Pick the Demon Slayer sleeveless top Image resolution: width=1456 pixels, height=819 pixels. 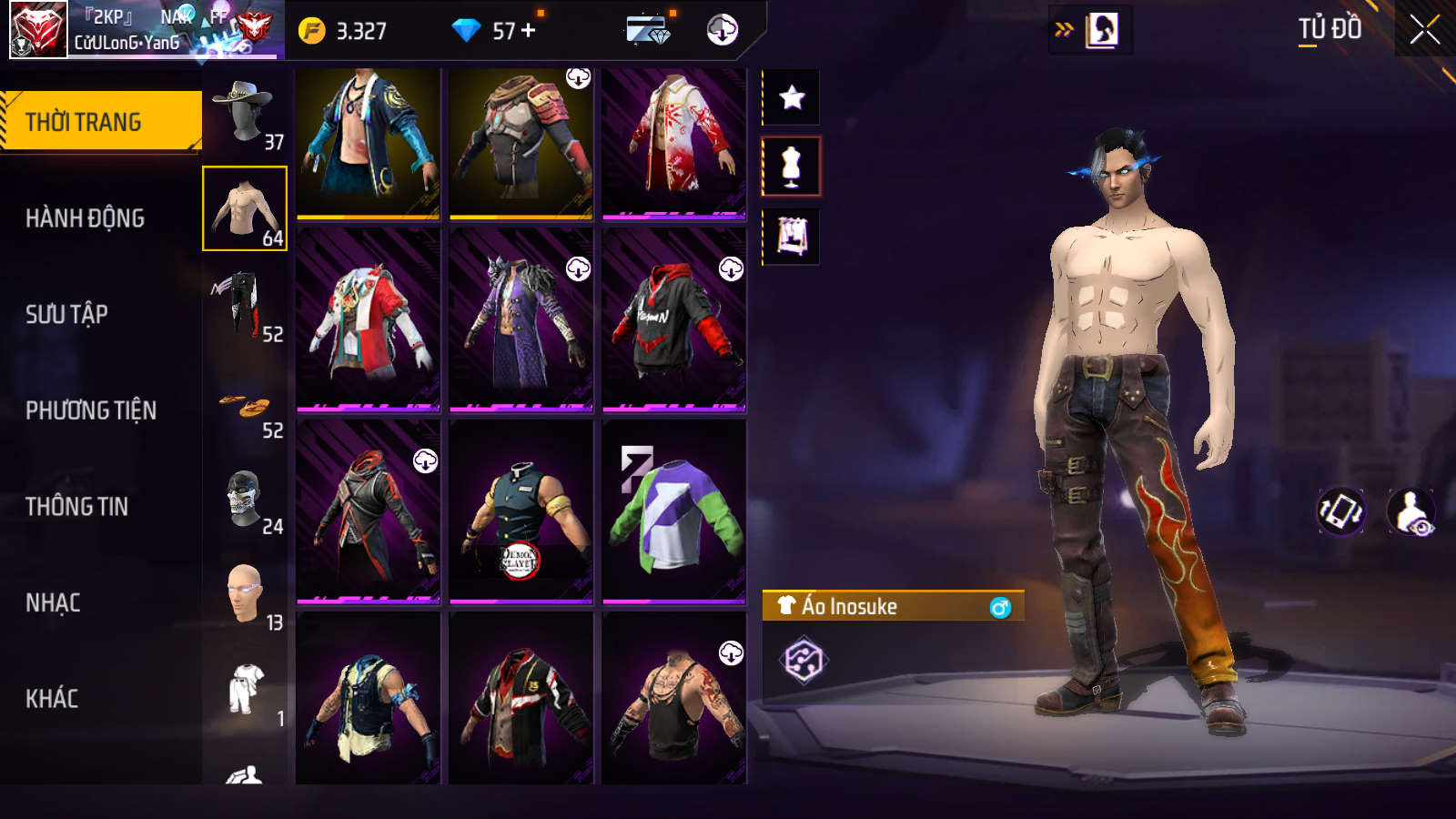(x=521, y=511)
